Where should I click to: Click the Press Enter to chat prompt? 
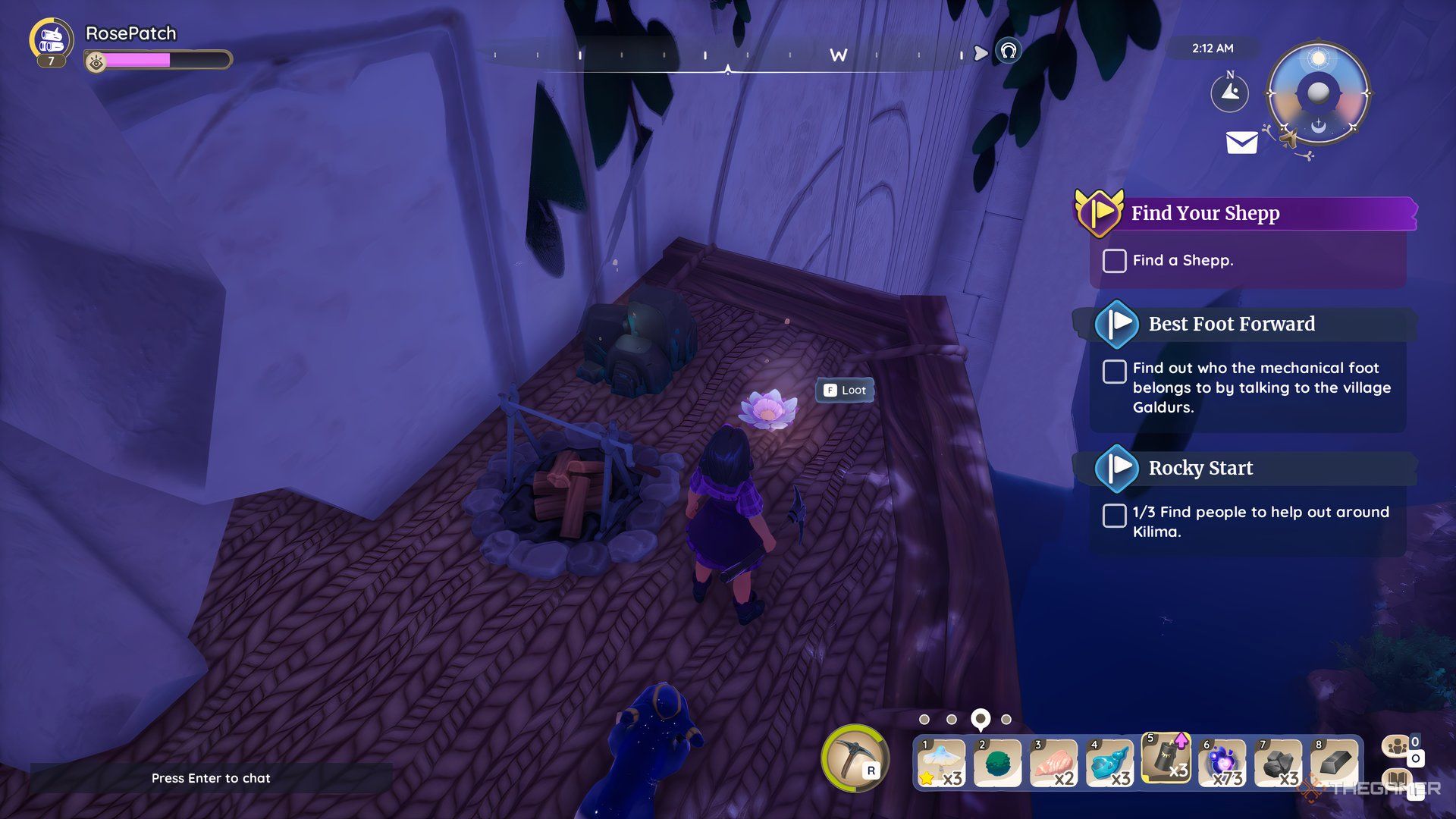point(211,778)
